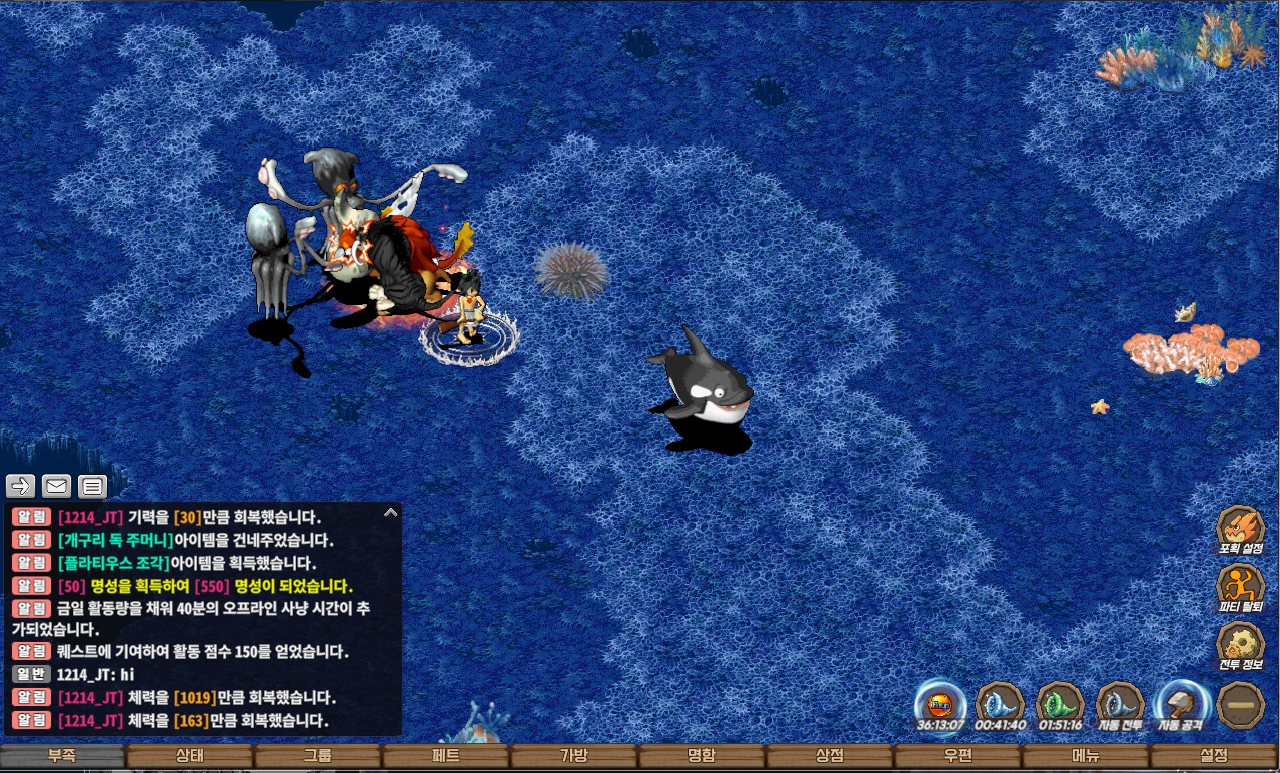Viewport: 1280px width, 773px height.
Task: Open the 부족 (tribe) menu button
Action: click(63, 756)
